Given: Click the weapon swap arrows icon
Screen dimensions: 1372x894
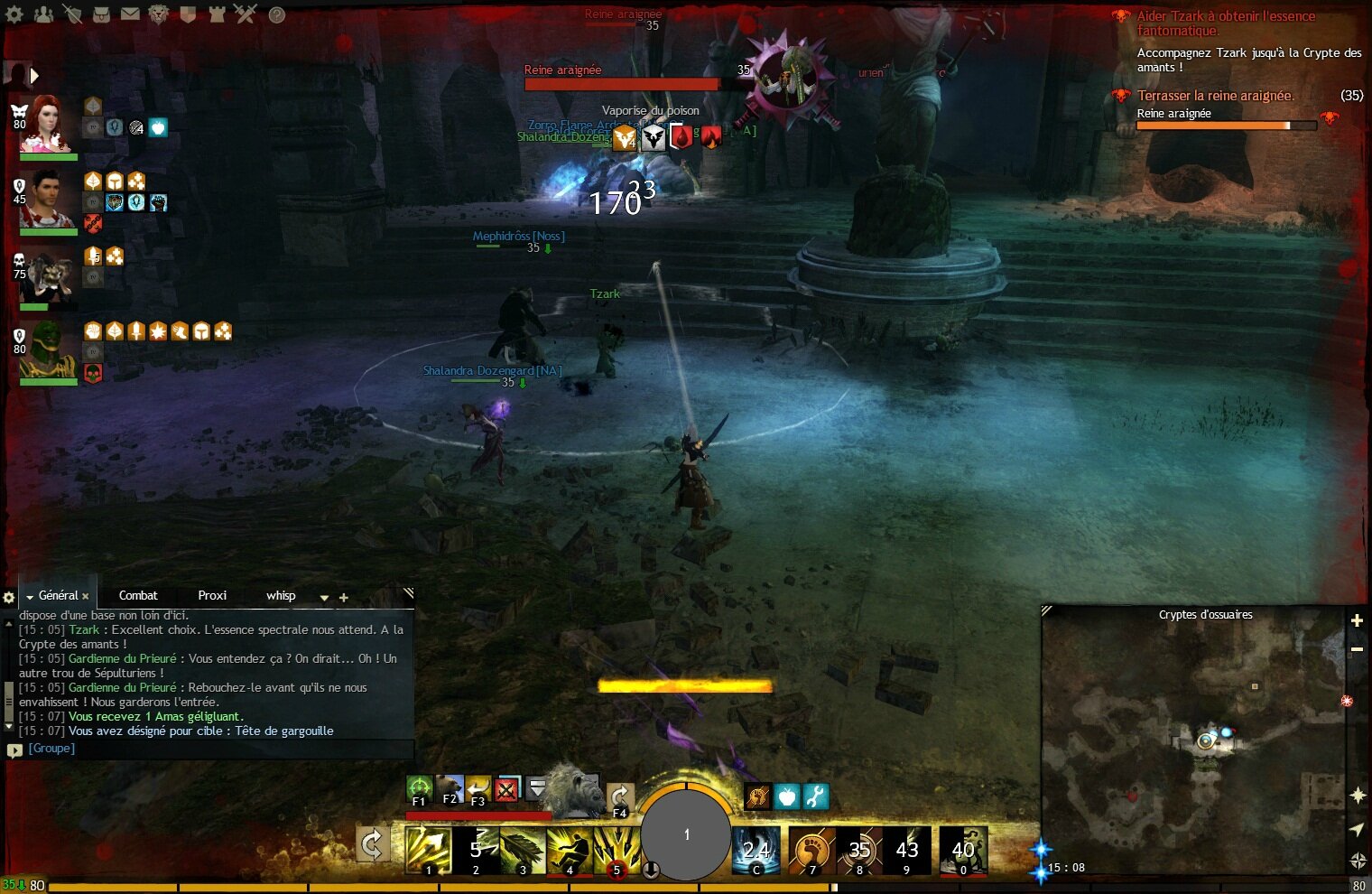Looking at the screenshot, I should pyautogui.click(x=373, y=843).
